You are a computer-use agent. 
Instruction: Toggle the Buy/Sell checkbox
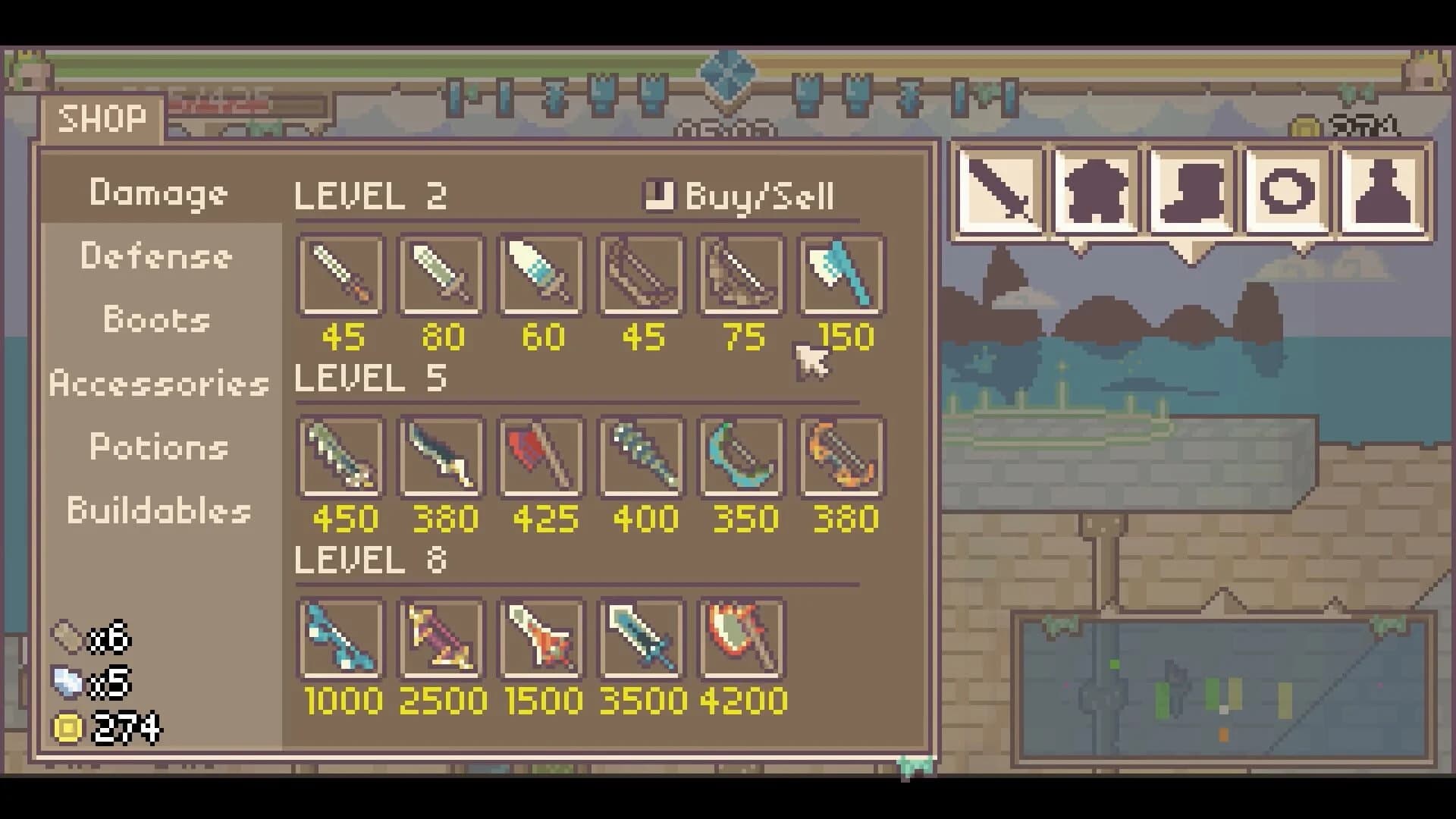click(657, 196)
